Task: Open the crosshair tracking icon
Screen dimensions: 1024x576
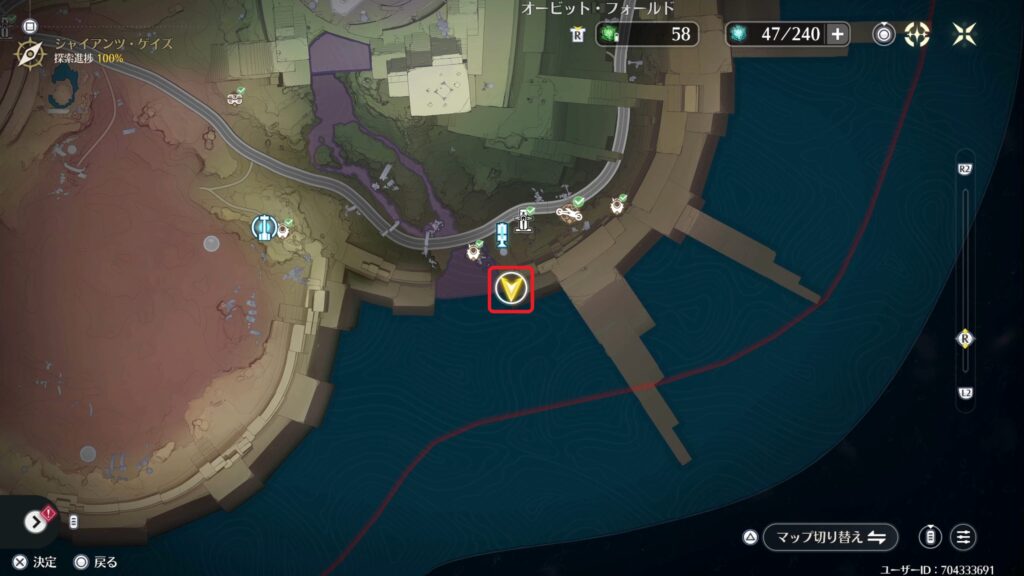Action: pos(917,34)
